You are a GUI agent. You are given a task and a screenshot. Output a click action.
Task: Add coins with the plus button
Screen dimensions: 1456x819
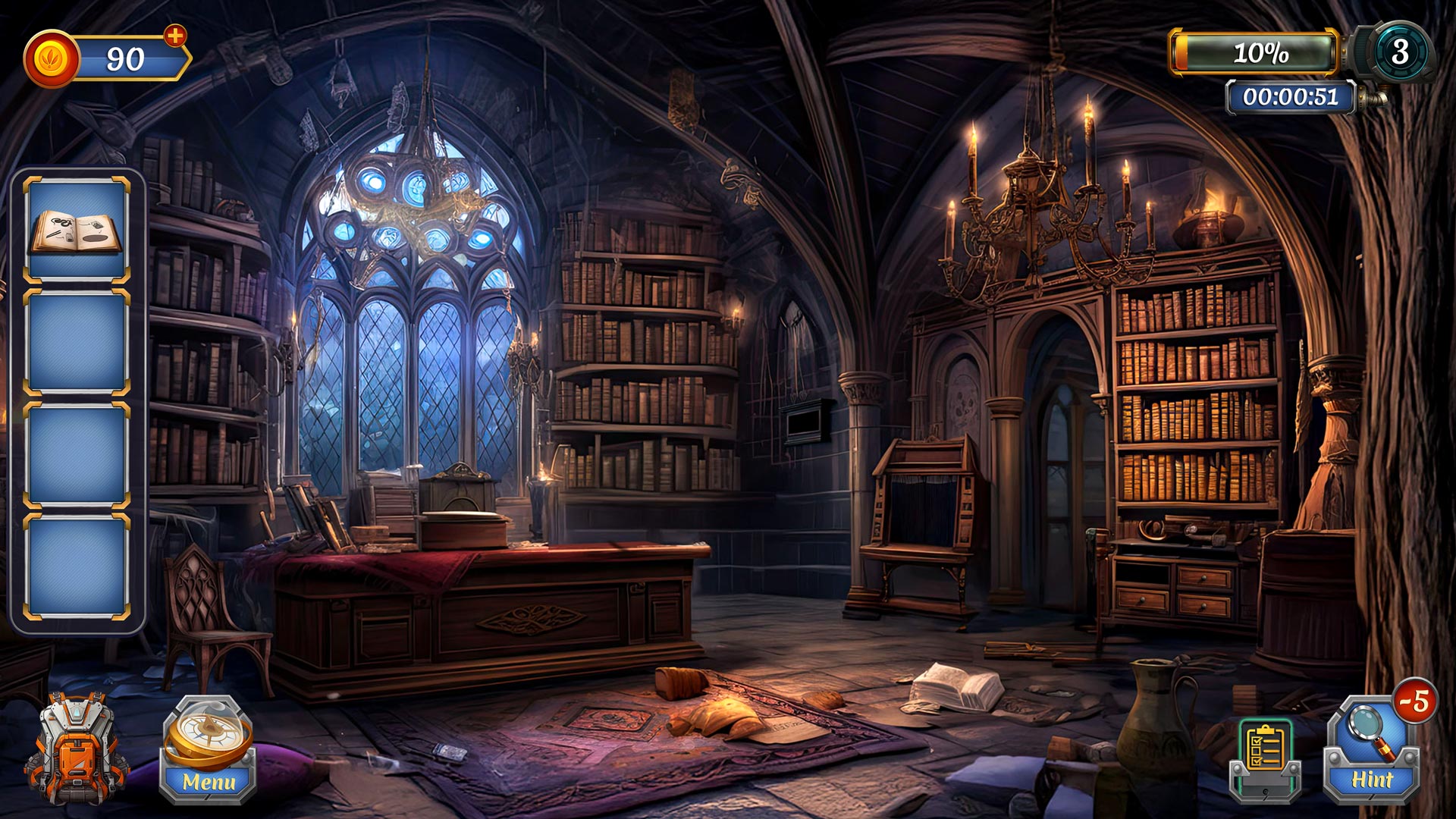click(x=175, y=36)
